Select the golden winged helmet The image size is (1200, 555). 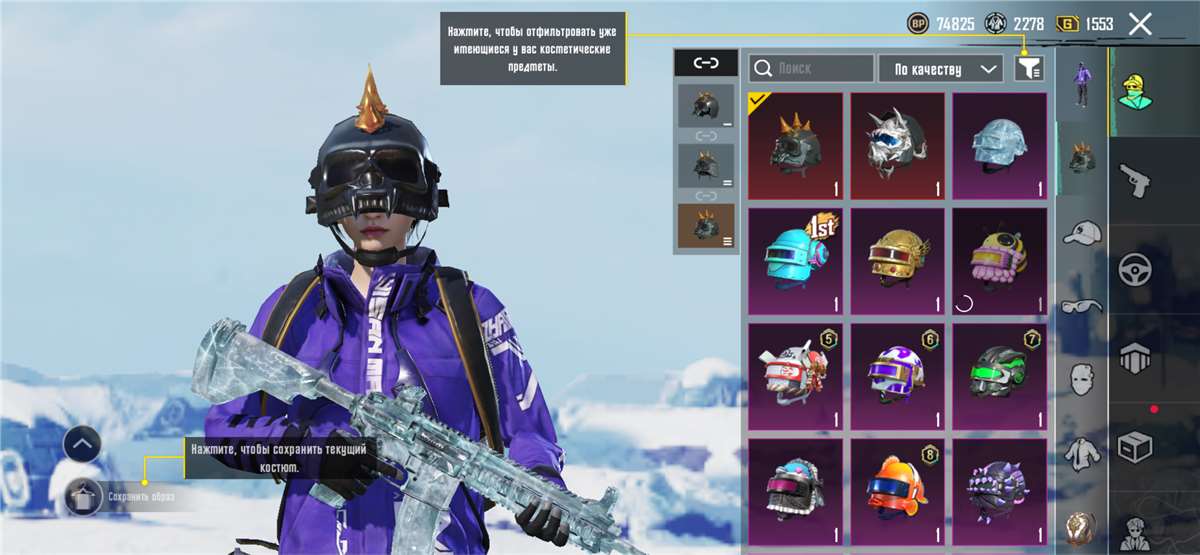[897, 261]
